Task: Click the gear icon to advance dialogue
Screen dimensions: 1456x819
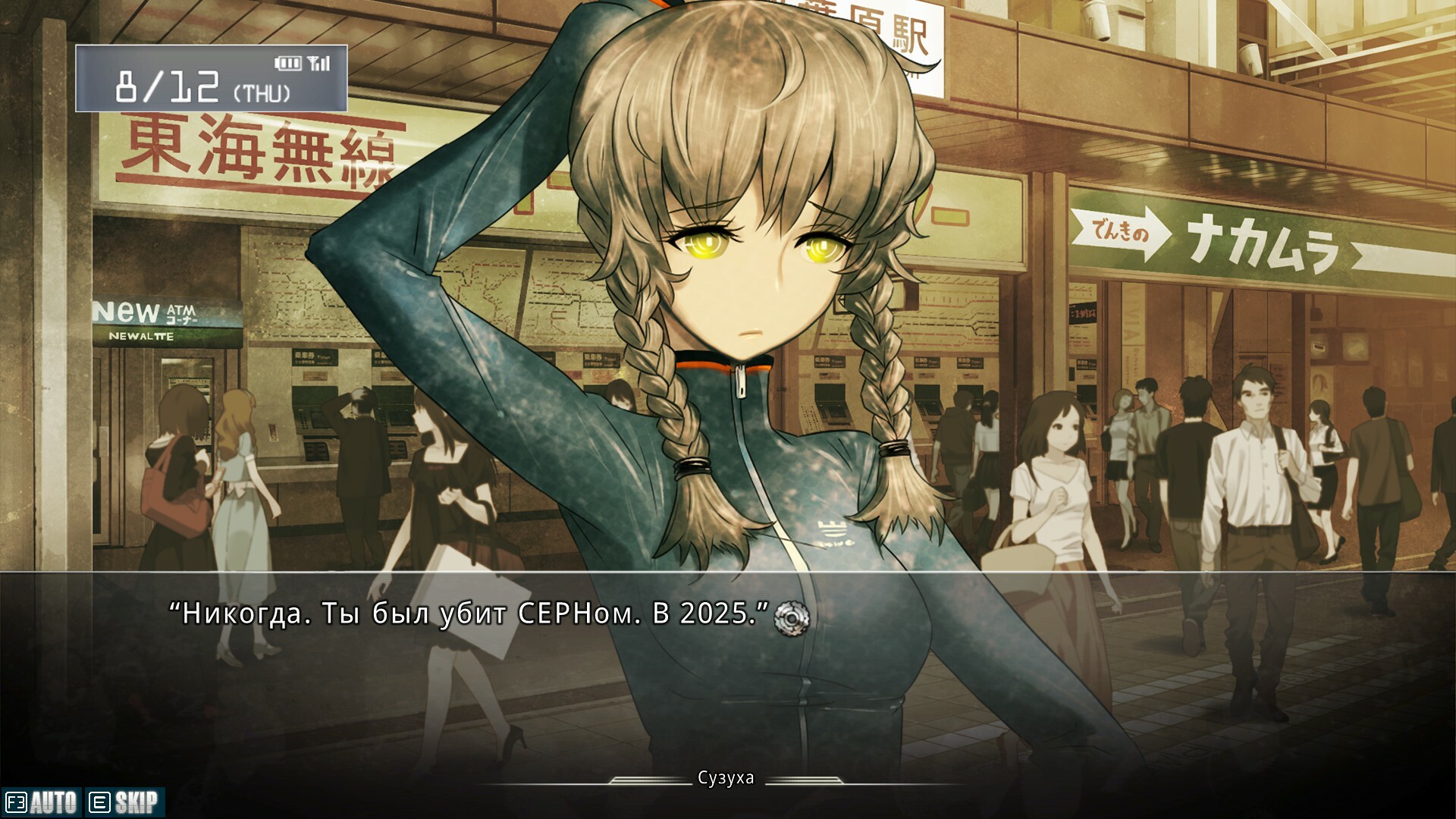Action: coord(792,617)
